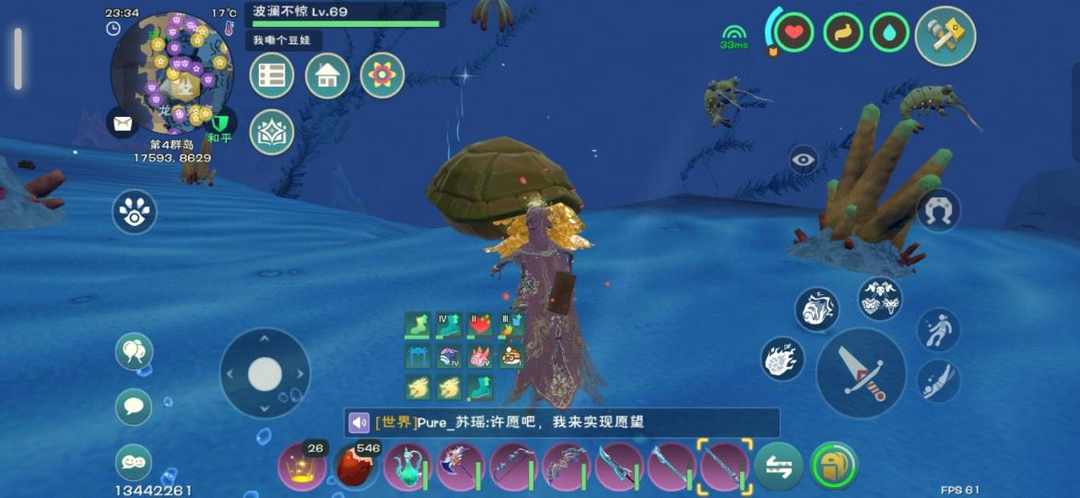Tap the horseshoe mount button
The width and height of the screenshot is (1080, 498).
(x=938, y=211)
